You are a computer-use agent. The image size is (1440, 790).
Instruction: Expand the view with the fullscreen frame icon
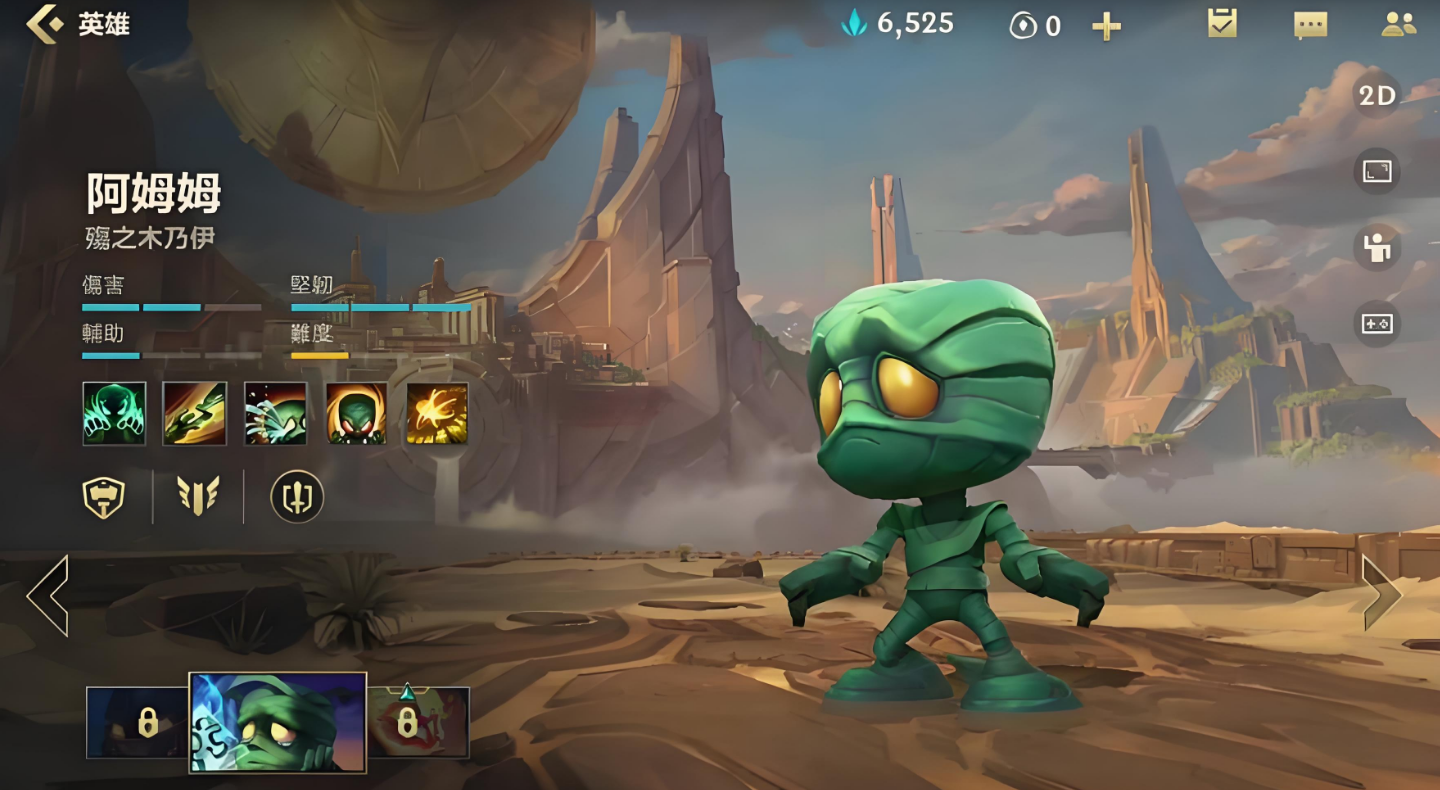click(1377, 172)
